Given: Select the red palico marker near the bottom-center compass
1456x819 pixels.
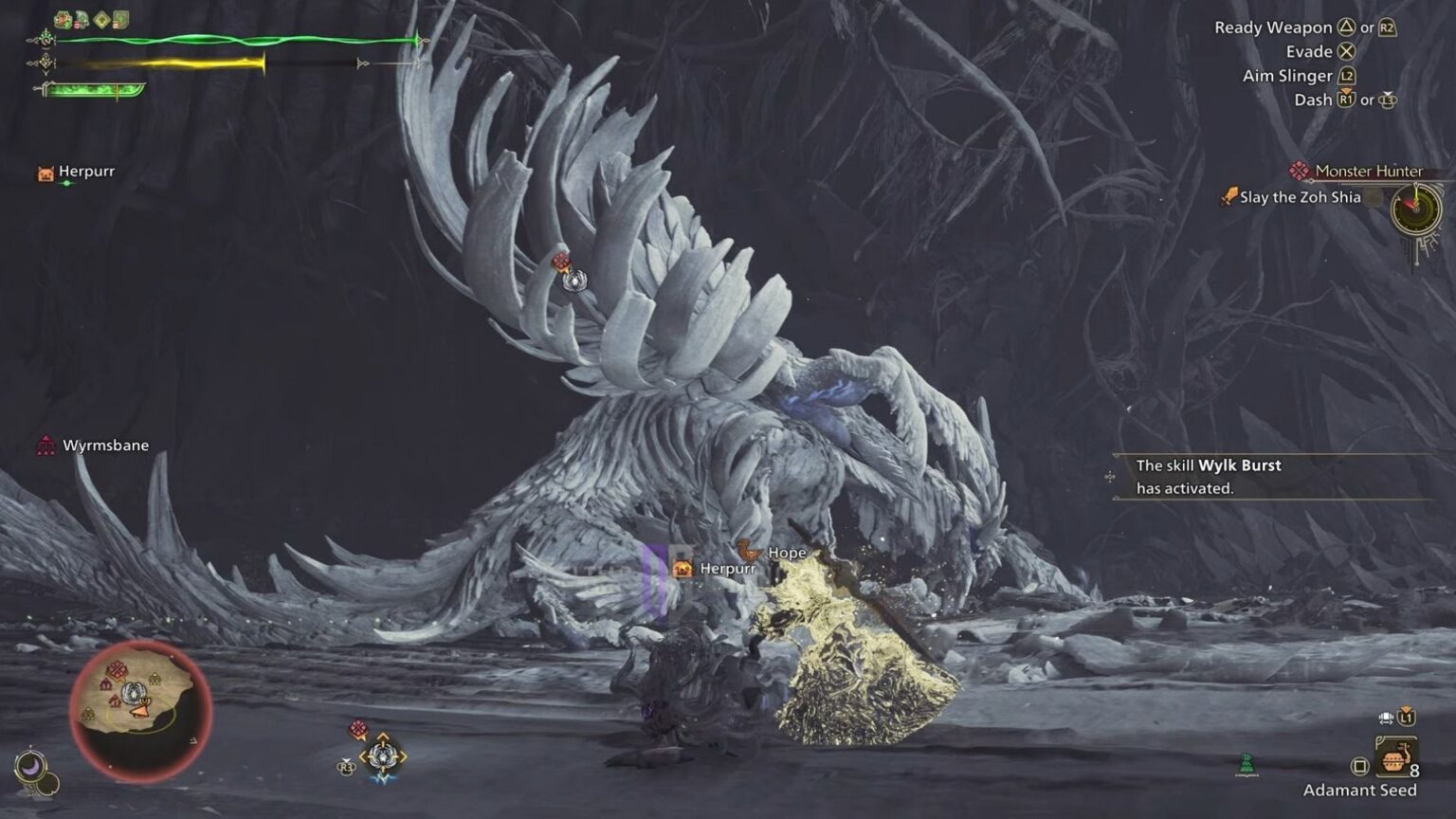Looking at the screenshot, I should tap(357, 728).
